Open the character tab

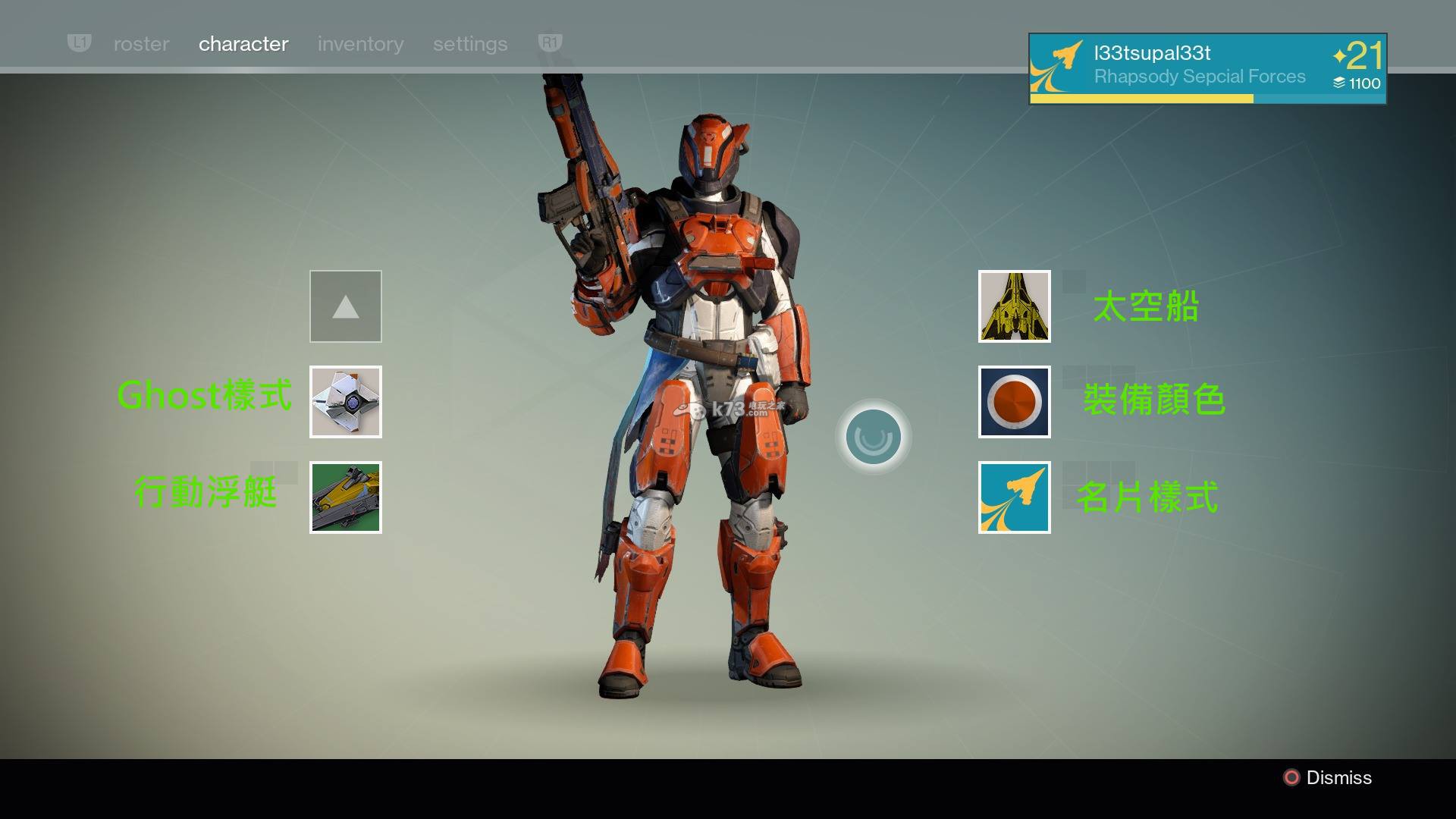tap(243, 44)
